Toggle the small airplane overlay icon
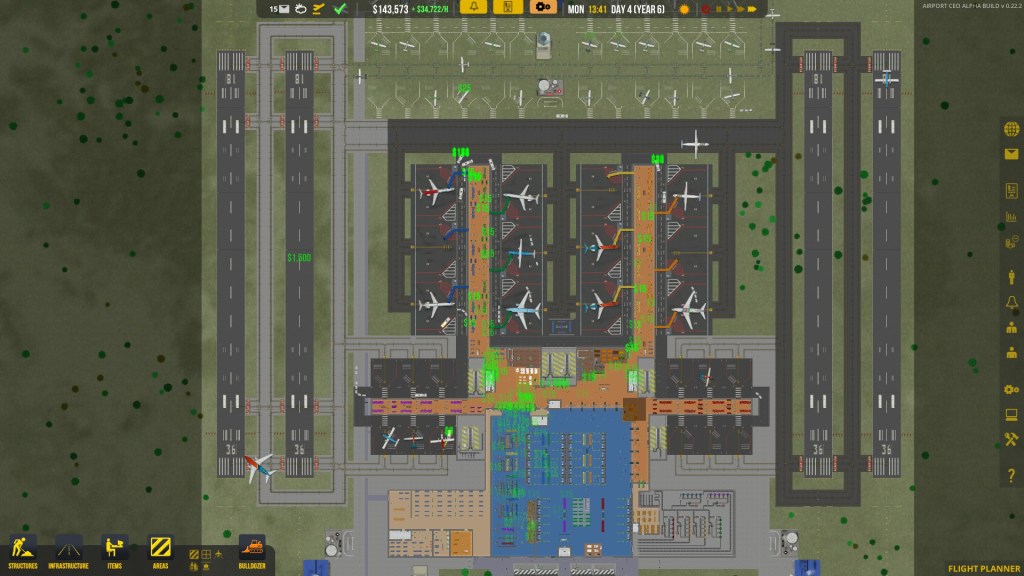This screenshot has height=576, width=1024. [x=319, y=9]
